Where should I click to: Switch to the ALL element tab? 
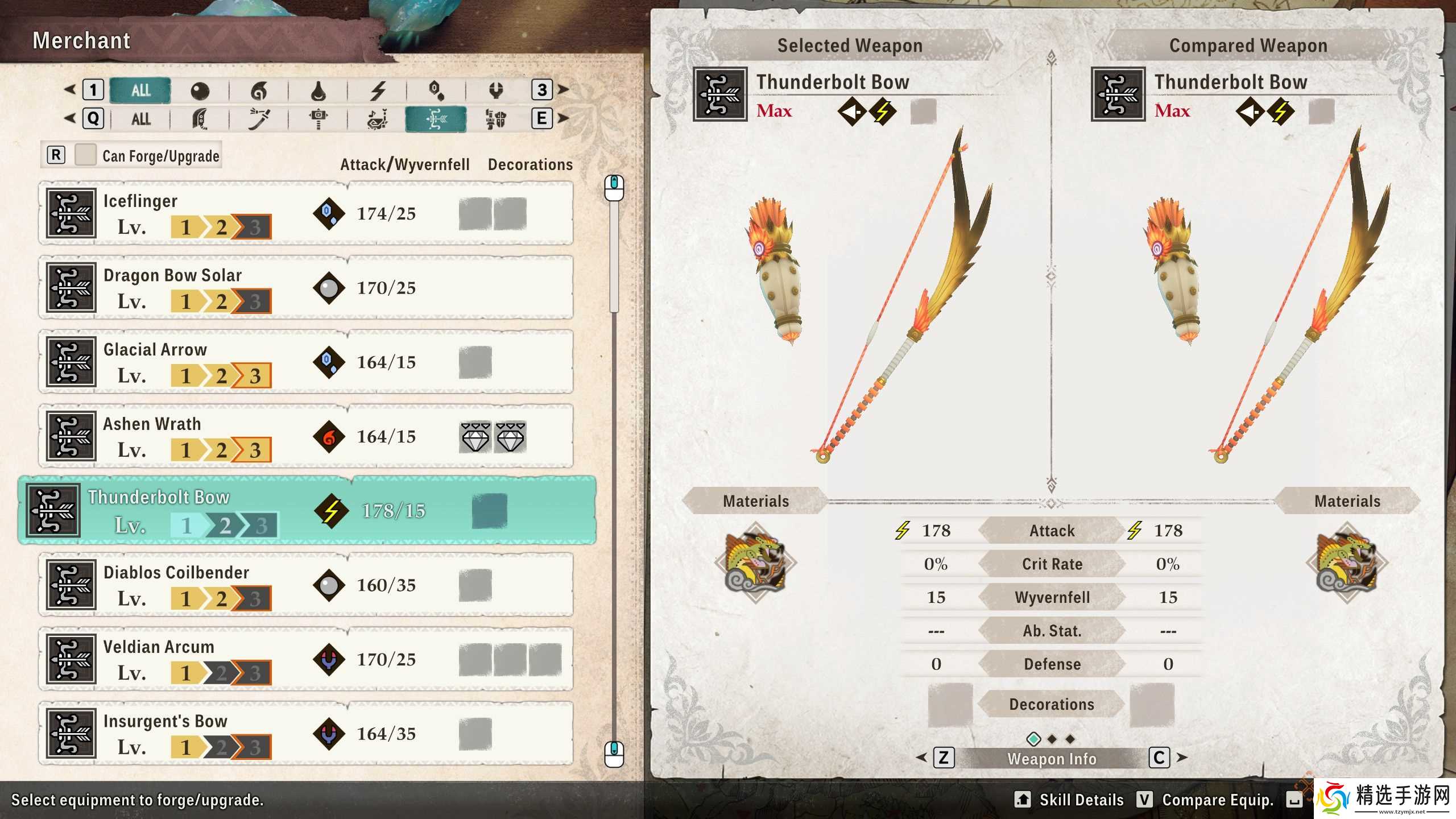(140, 90)
